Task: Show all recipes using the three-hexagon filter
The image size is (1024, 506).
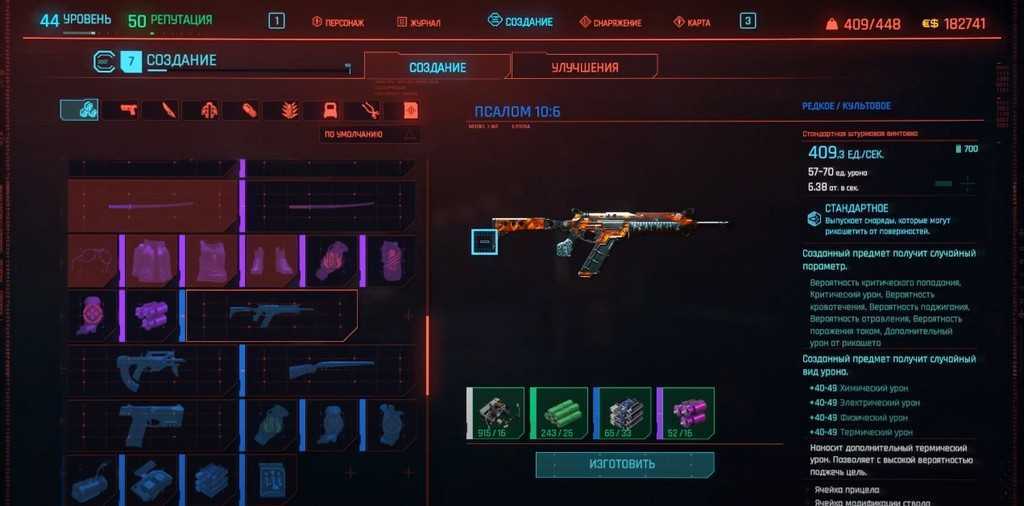Action: tap(79, 109)
